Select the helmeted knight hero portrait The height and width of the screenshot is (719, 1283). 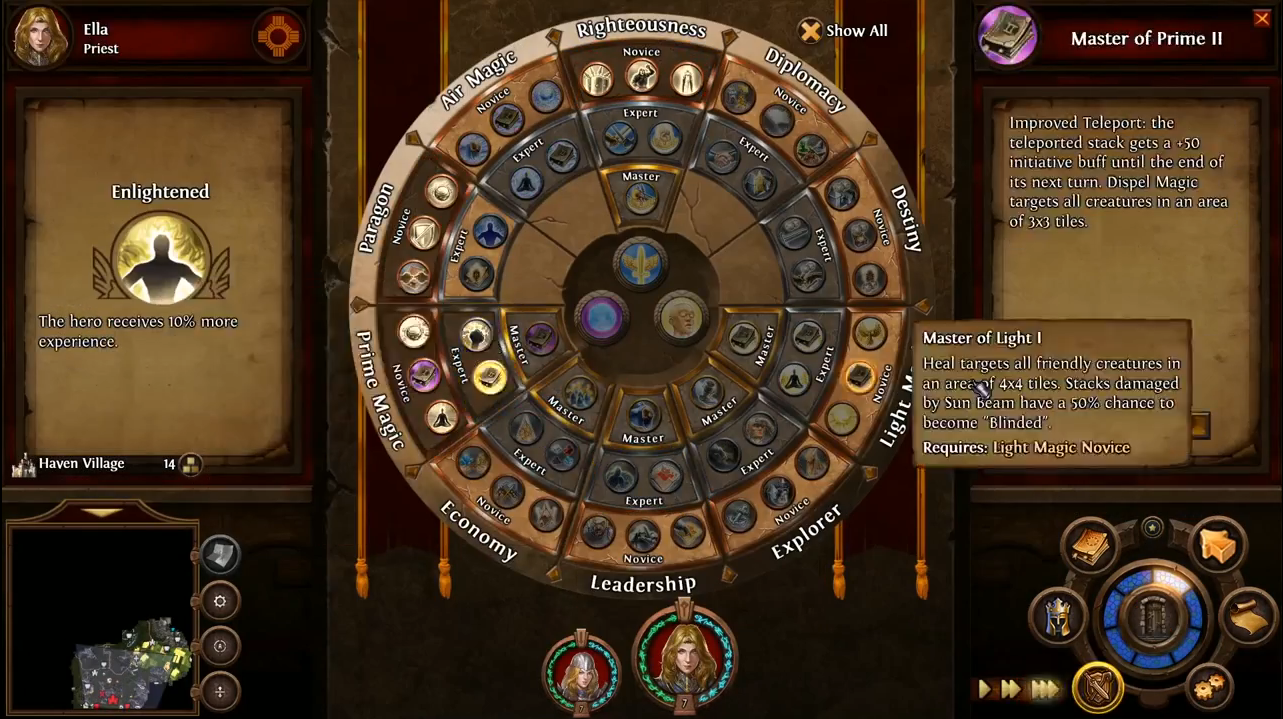[580, 669]
